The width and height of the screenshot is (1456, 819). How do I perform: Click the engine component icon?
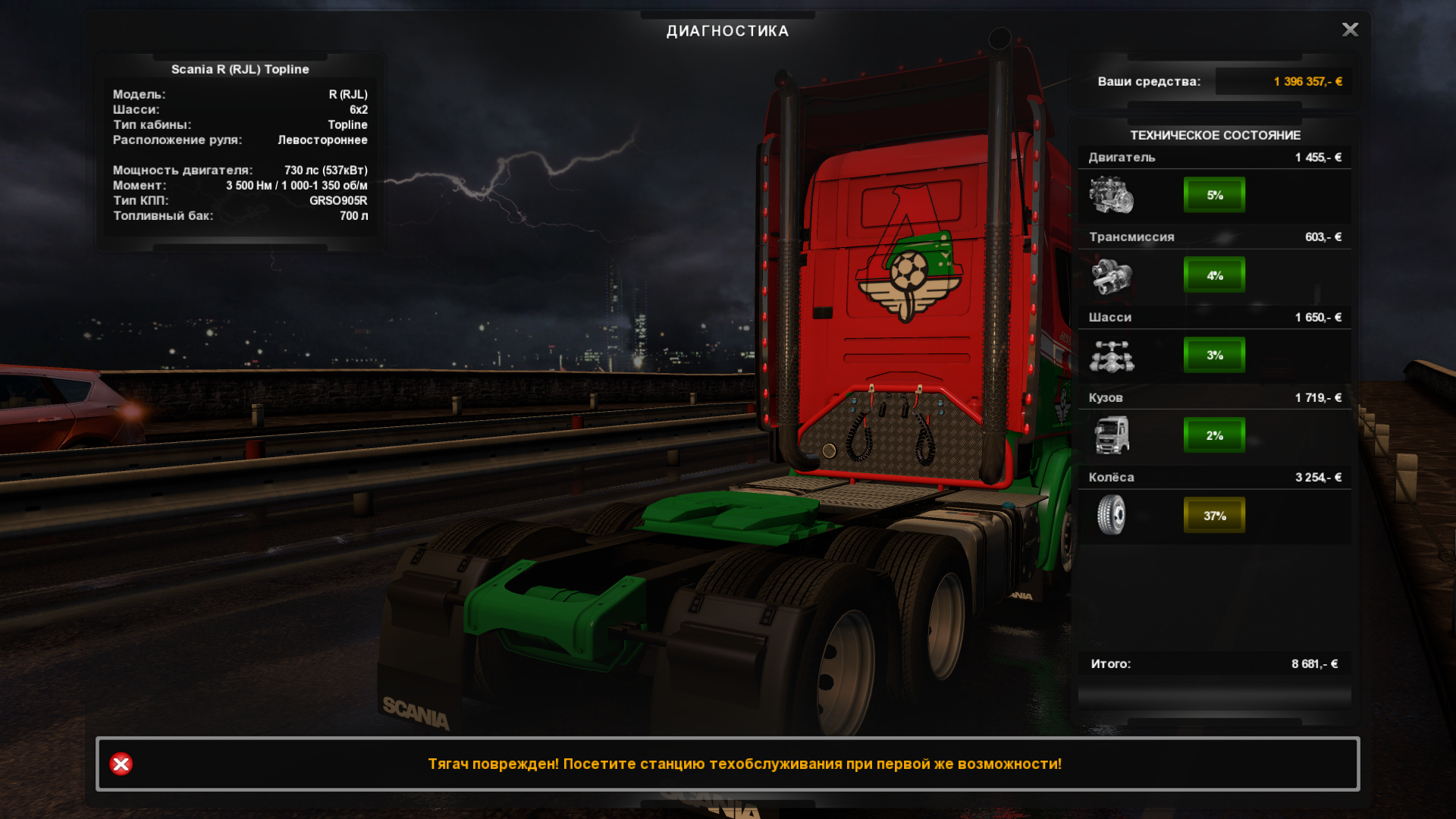(x=1111, y=195)
